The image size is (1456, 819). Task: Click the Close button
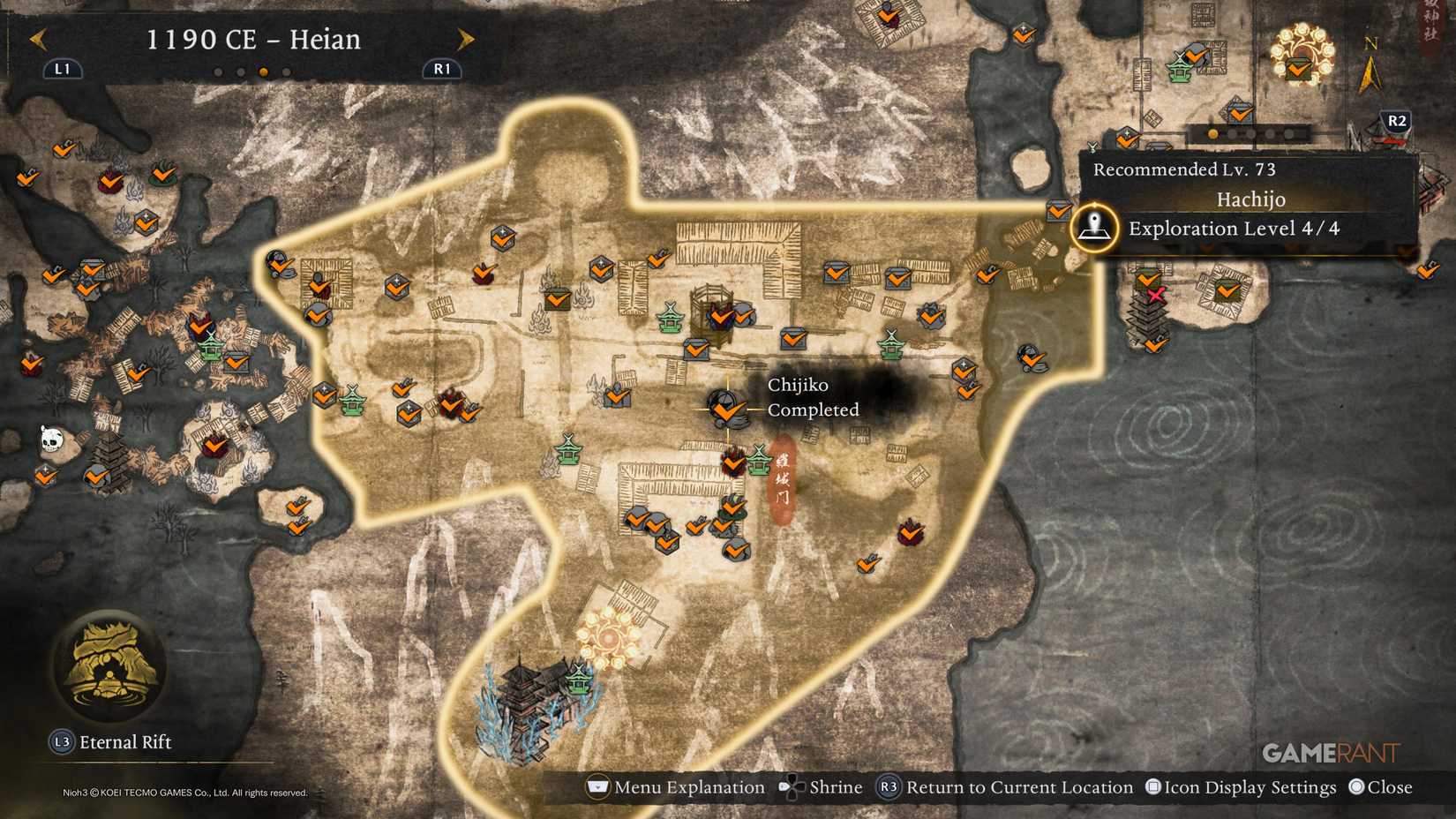point(1382,786)
